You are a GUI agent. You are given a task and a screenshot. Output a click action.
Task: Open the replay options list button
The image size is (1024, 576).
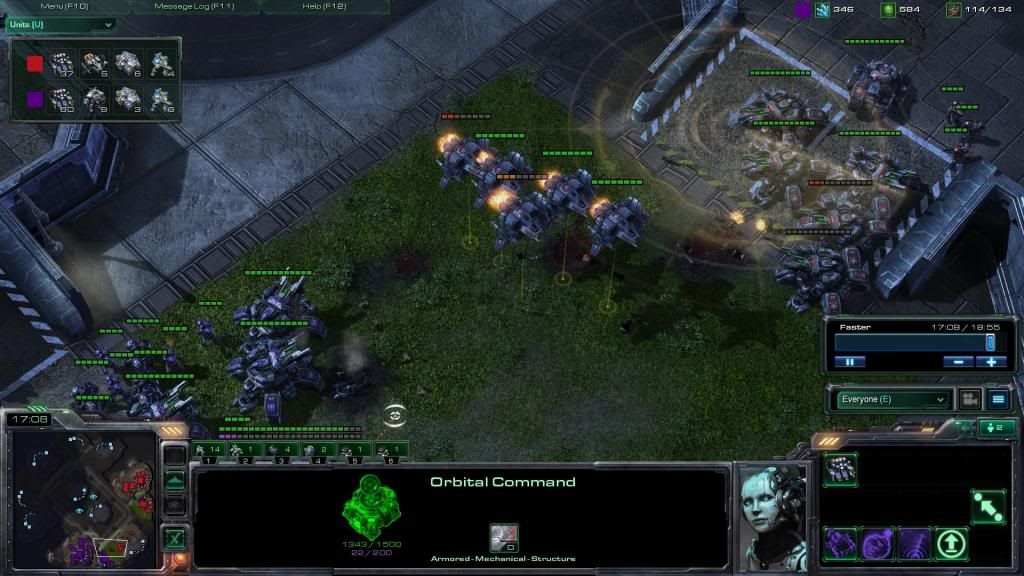[997, 399]
